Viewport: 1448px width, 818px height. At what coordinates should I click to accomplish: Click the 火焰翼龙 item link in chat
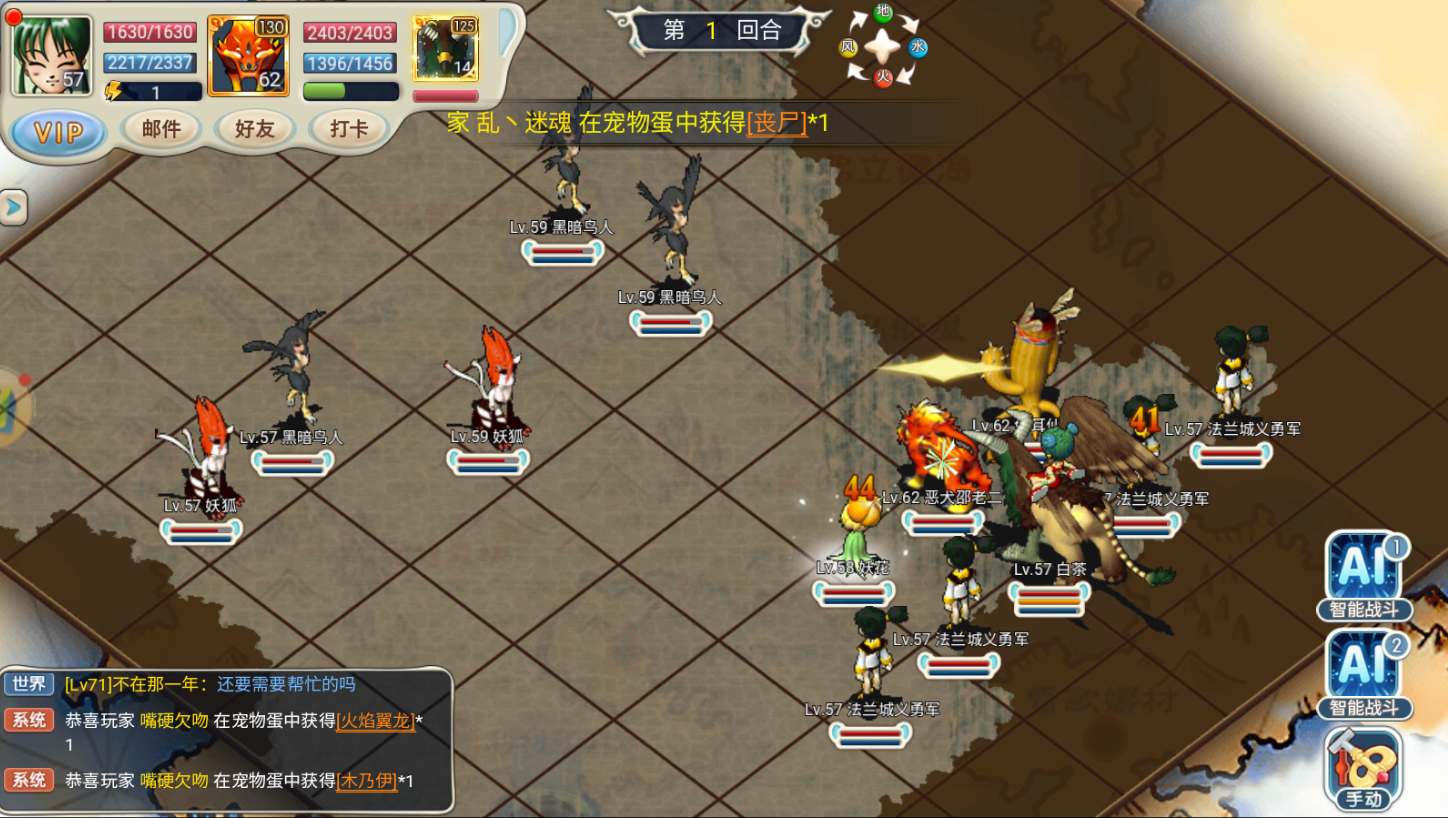pos(376,721)
